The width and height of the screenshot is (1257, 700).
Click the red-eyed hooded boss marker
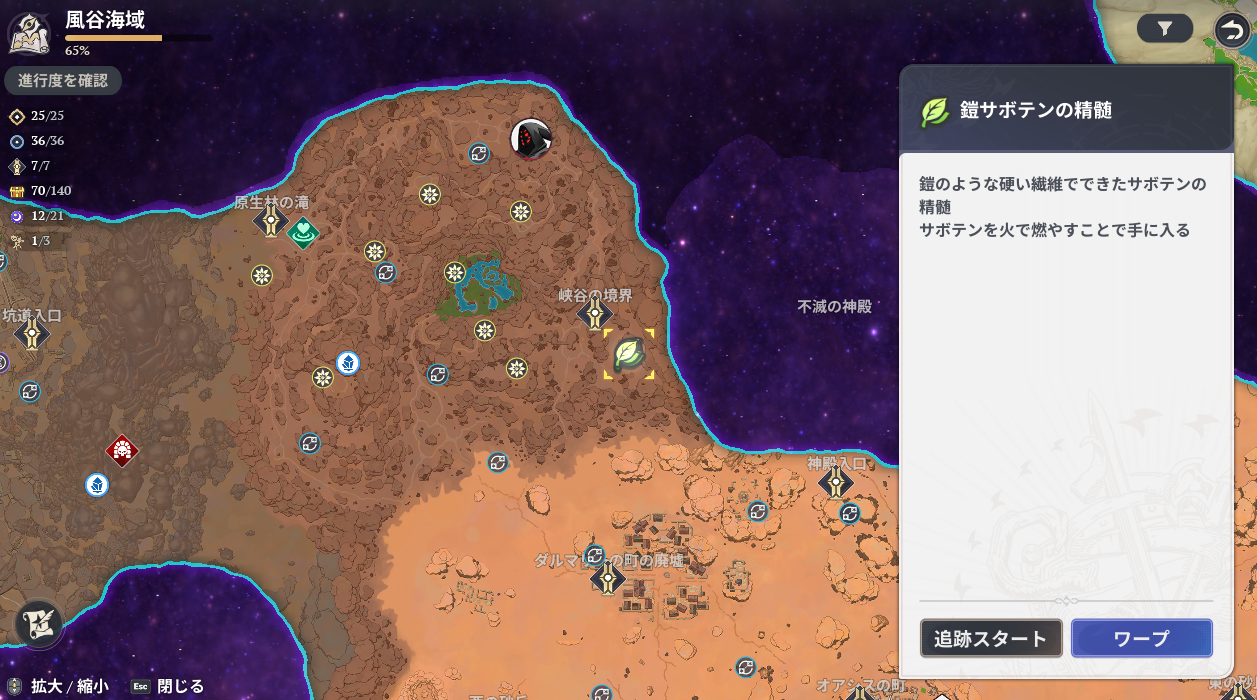(531, 139)
